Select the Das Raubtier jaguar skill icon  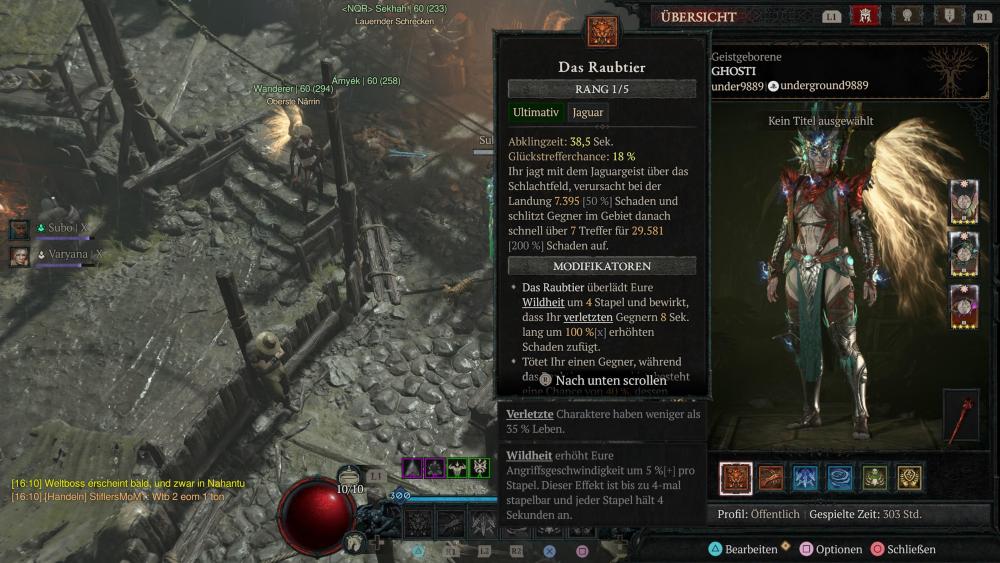pyautogui.click(x=736, y=477)
